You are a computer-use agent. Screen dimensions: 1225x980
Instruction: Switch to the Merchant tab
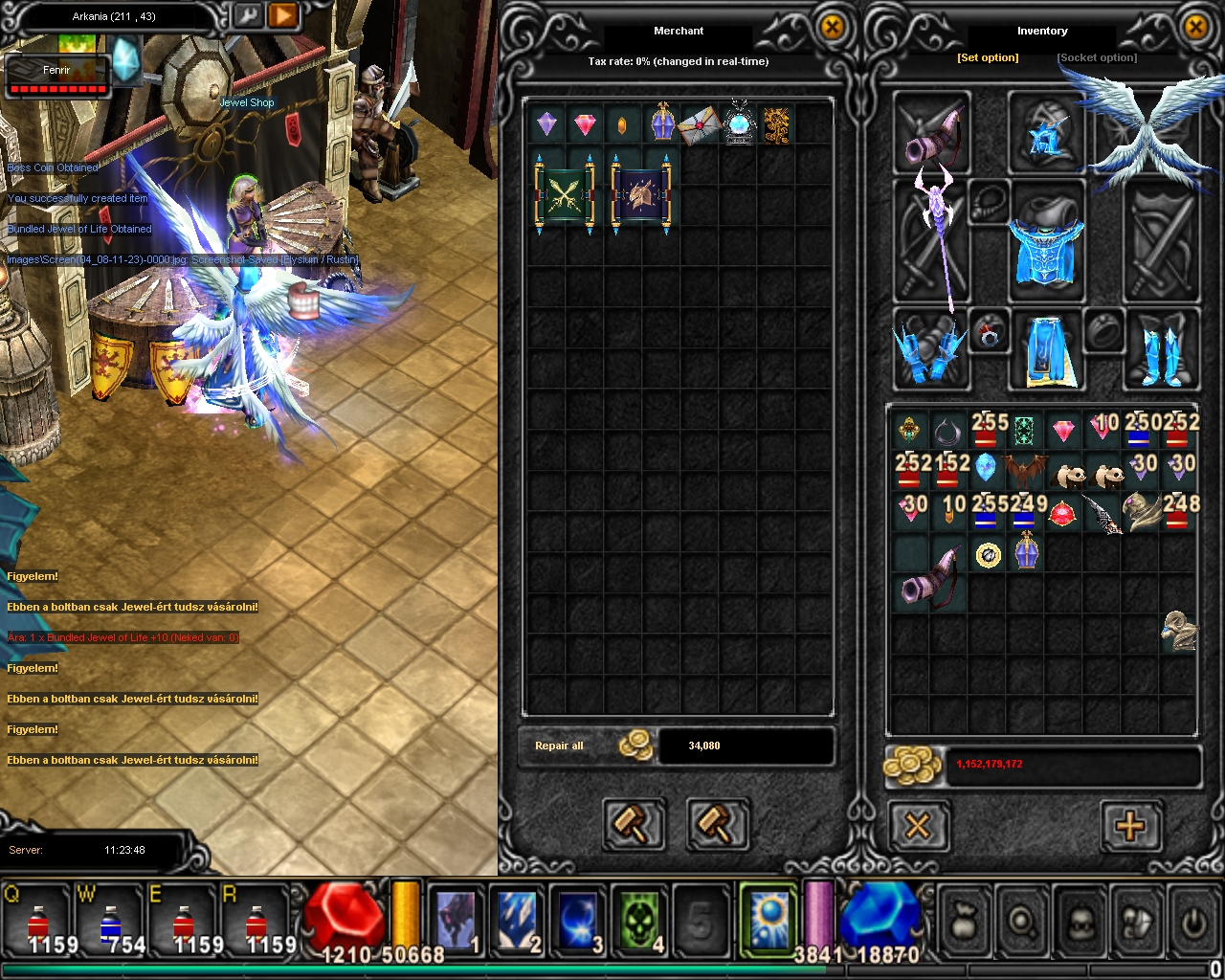pyautogui.click(x=679, y=31)
